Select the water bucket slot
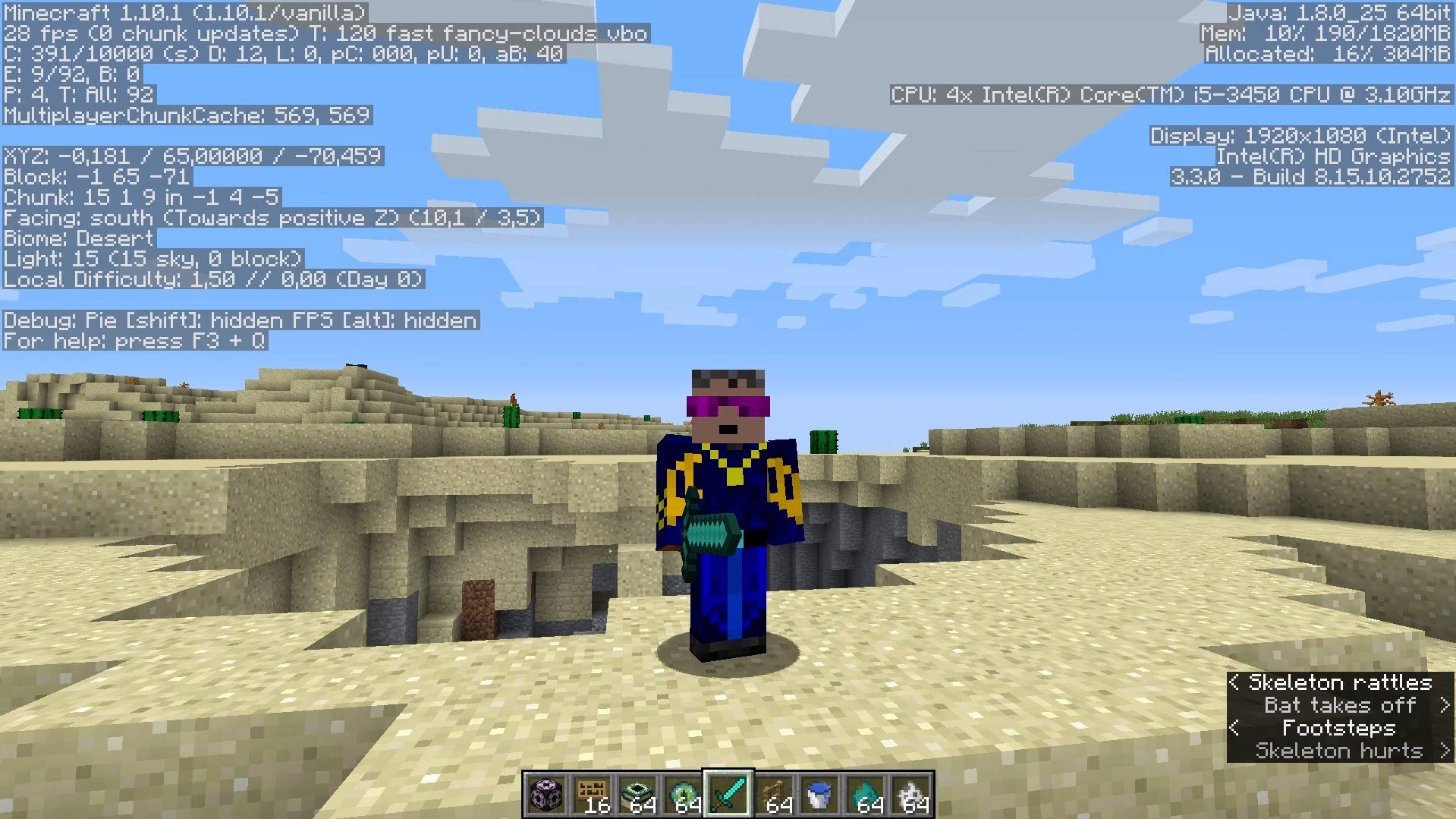The width and height of the screenshot is (1456, 819). point(819,794)
